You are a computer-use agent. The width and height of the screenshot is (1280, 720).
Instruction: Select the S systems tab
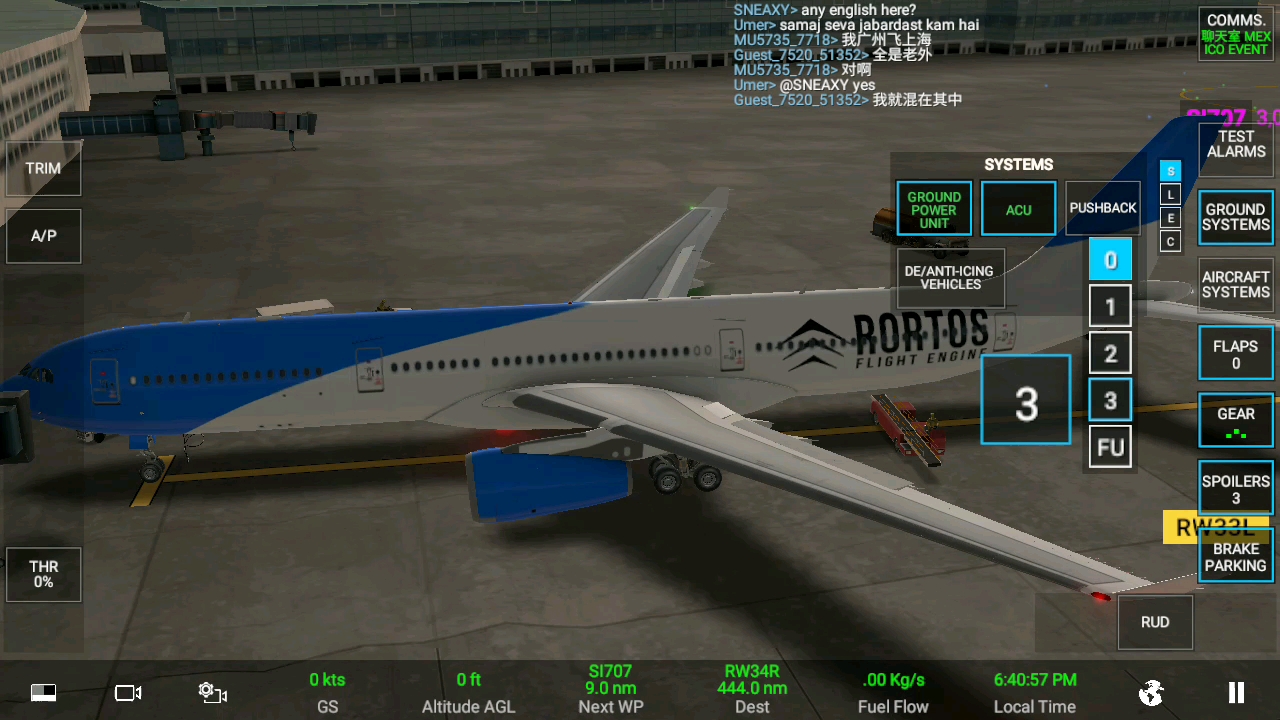(x=1170, y=171)
